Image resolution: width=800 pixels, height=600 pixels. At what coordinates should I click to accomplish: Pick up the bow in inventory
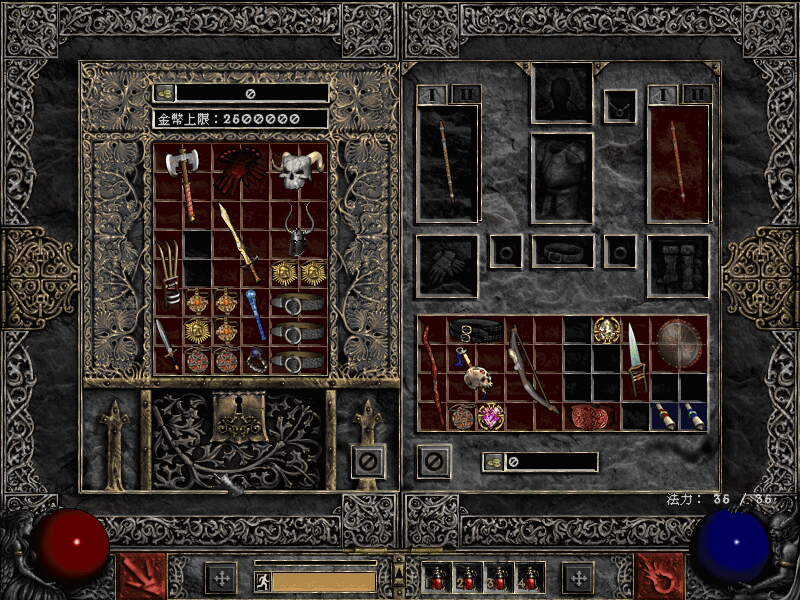[x=532, y=370]
